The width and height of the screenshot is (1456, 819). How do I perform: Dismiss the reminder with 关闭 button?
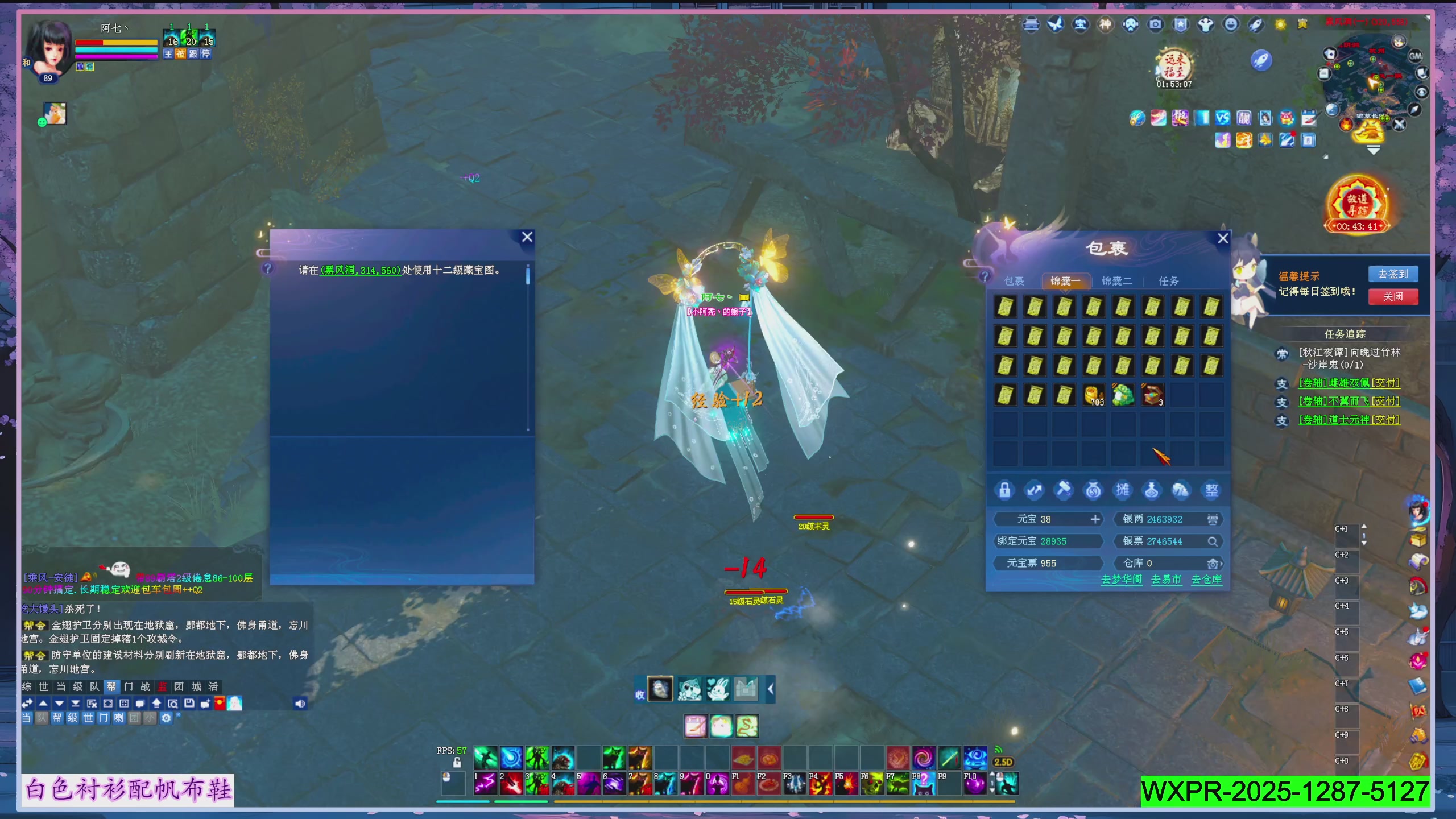[x=1393, y=296]
